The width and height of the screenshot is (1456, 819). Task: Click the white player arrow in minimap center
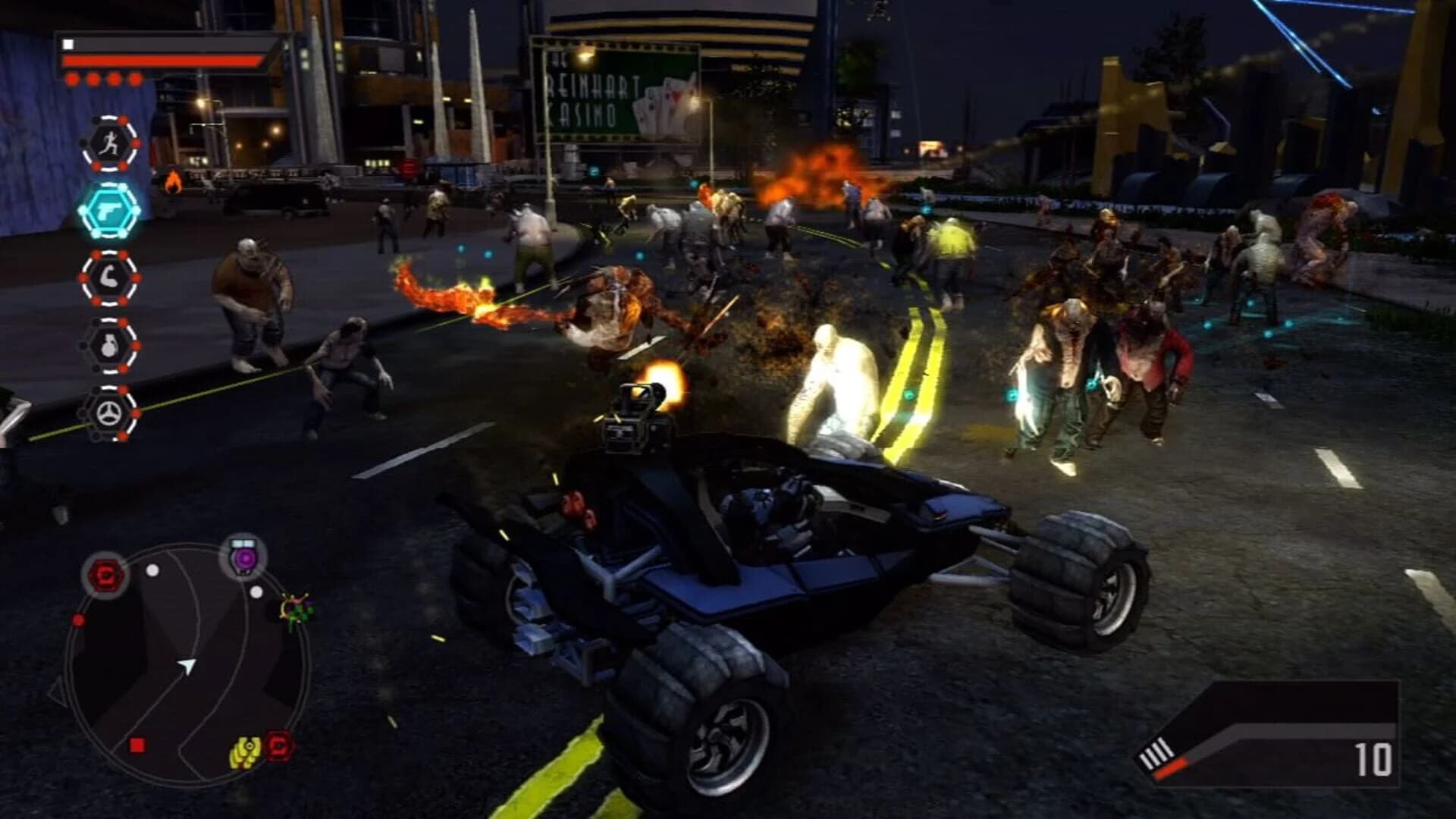188,667
